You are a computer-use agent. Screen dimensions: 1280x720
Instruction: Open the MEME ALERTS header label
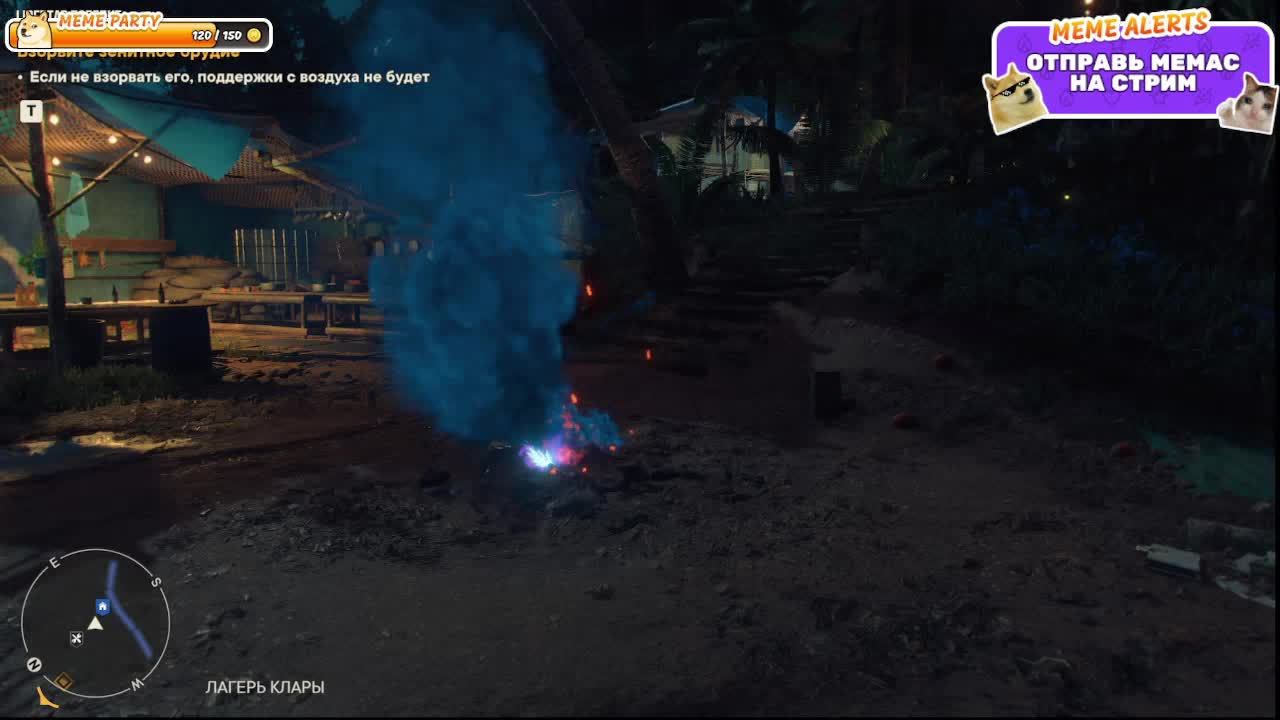1131,27
